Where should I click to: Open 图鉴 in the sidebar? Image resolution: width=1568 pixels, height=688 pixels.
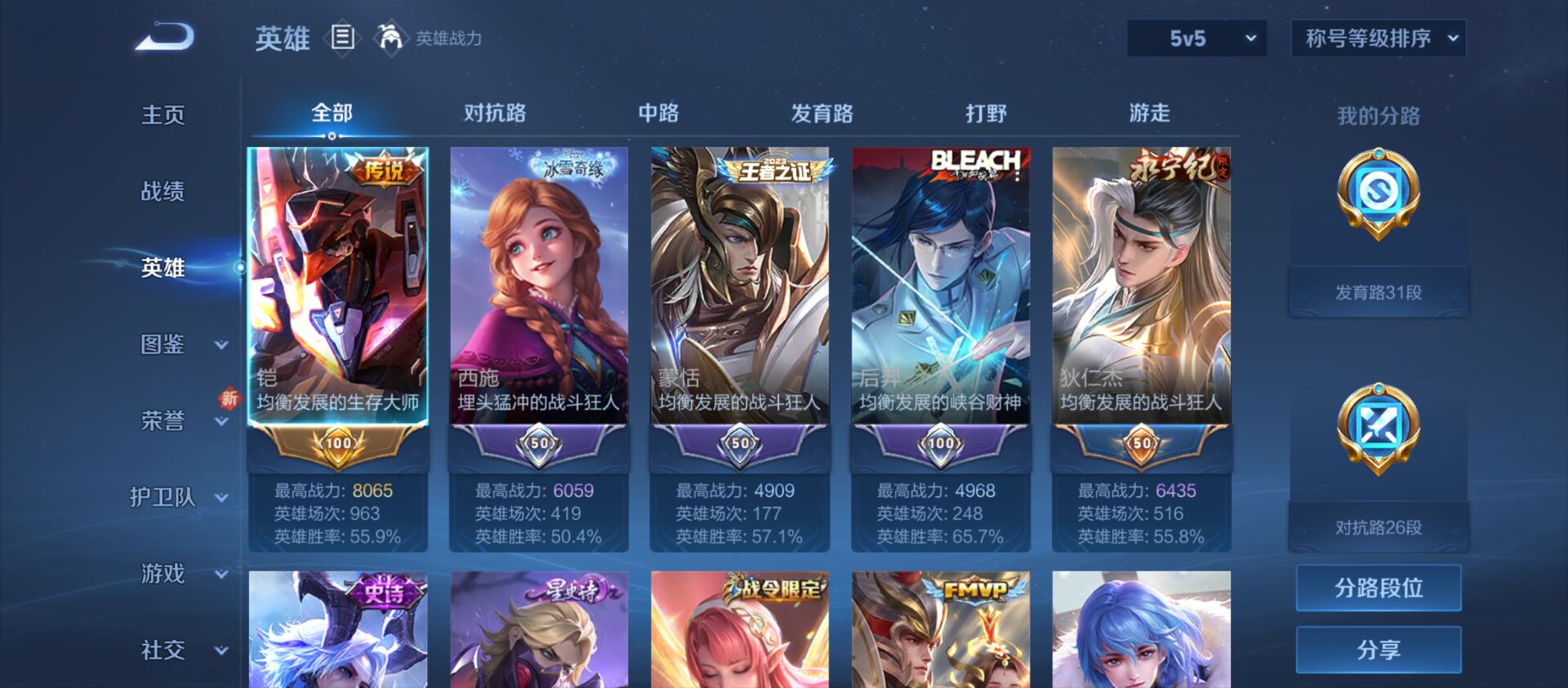click(x=161, y=346)
